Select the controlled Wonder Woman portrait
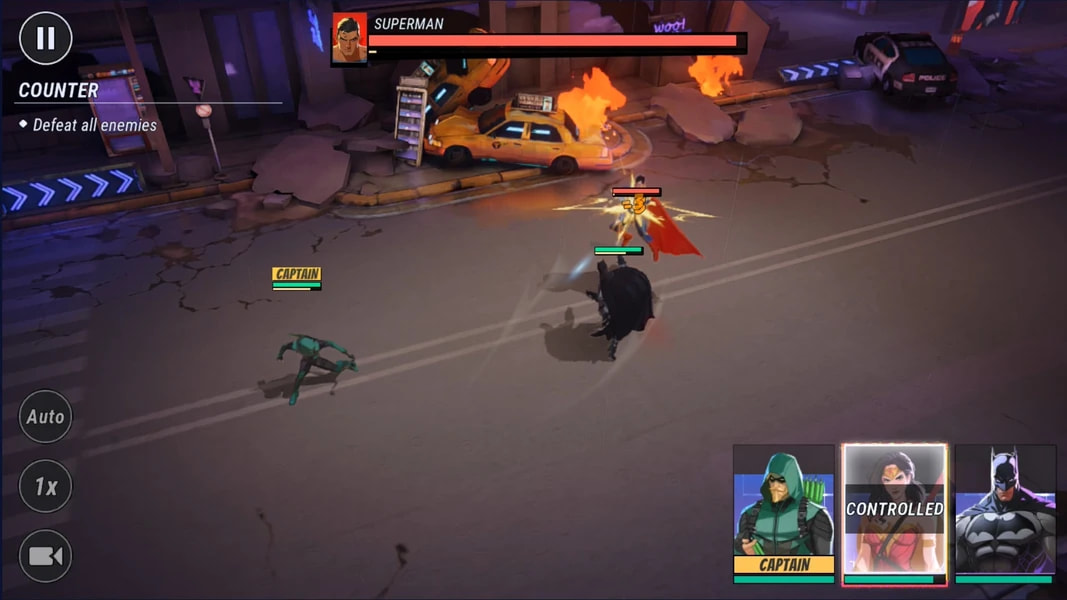The image size is (1067, 600). pyautogui.click(x=894, y=510)
